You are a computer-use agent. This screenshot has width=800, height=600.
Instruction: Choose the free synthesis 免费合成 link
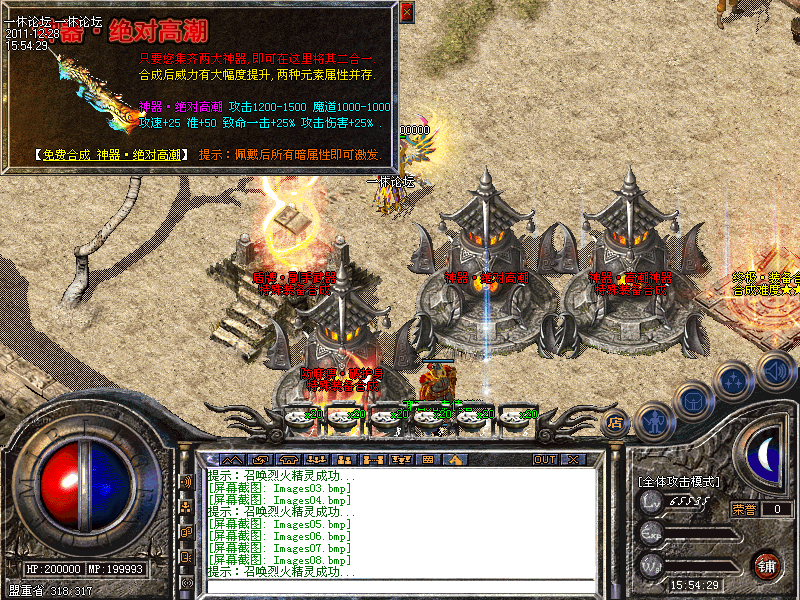point(108,155)
